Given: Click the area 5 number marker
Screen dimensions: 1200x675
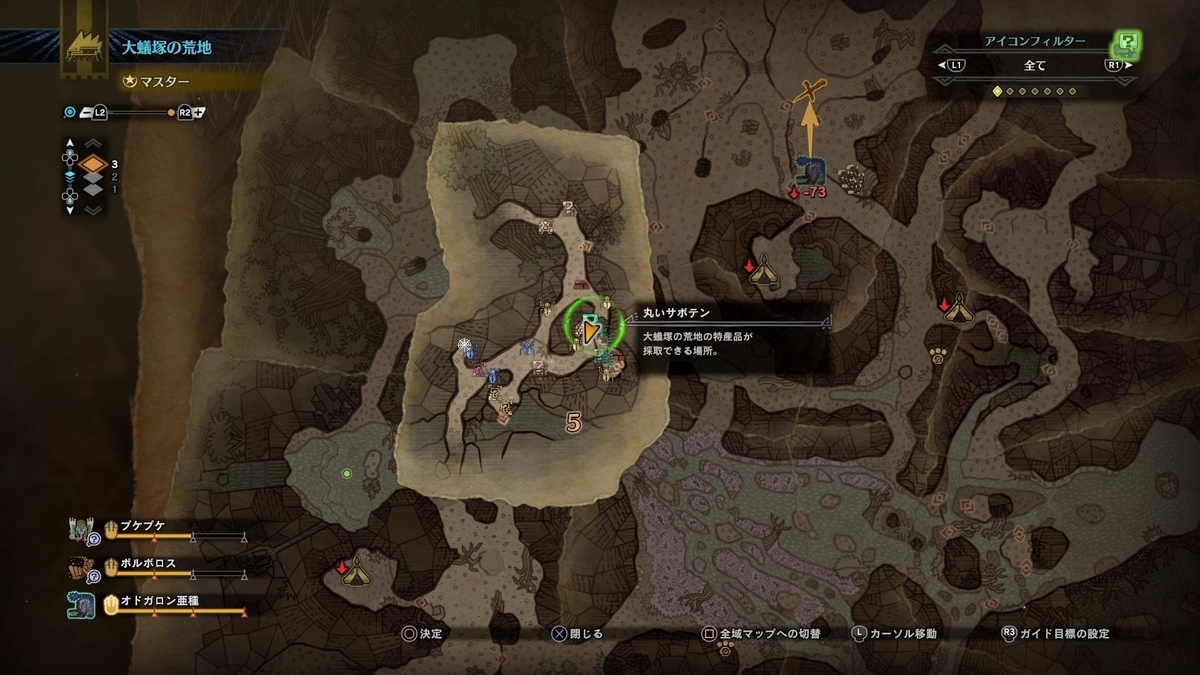Looking at the screenshot, I should pos(573,423).
